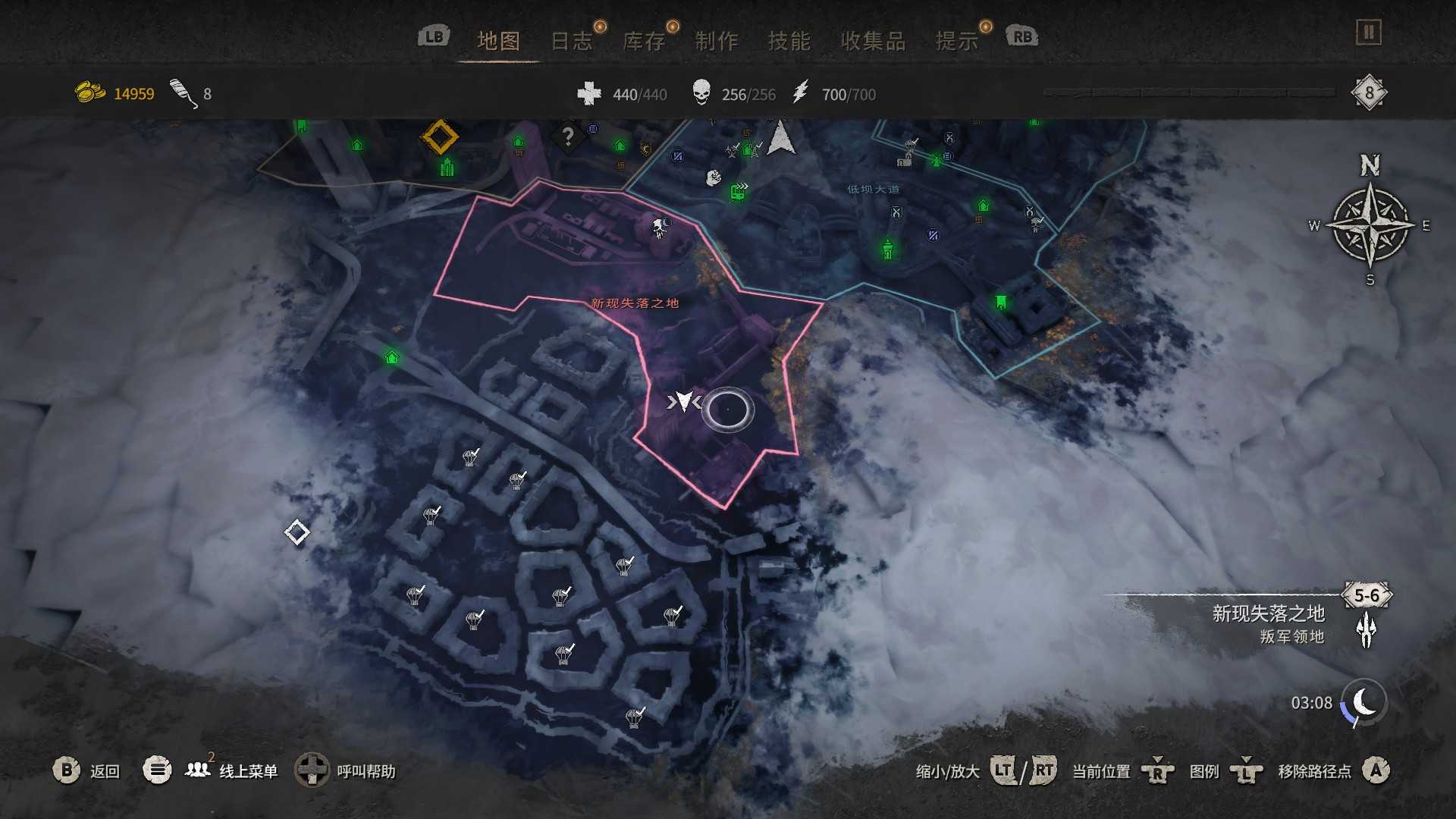Click 返回 to go back
The height and width of the screenshot is (819, 1456).
point(105,771)
